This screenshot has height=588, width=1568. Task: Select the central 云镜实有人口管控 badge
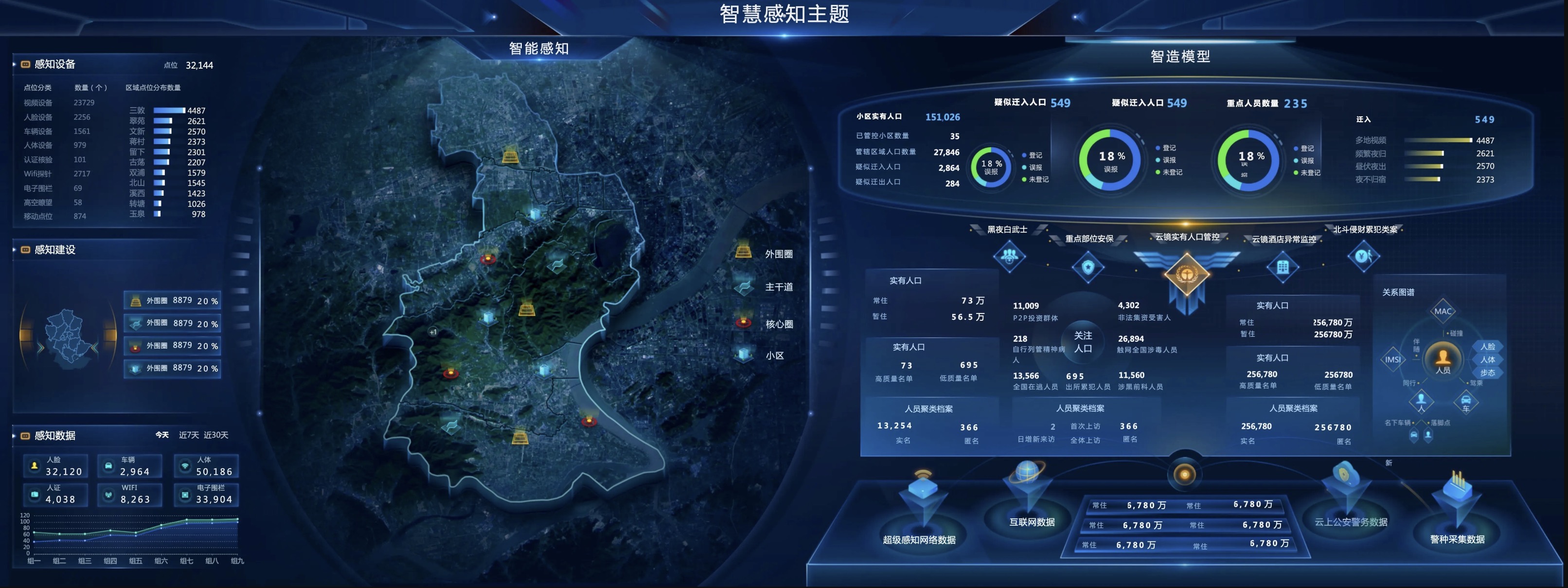click(1186, 275)
